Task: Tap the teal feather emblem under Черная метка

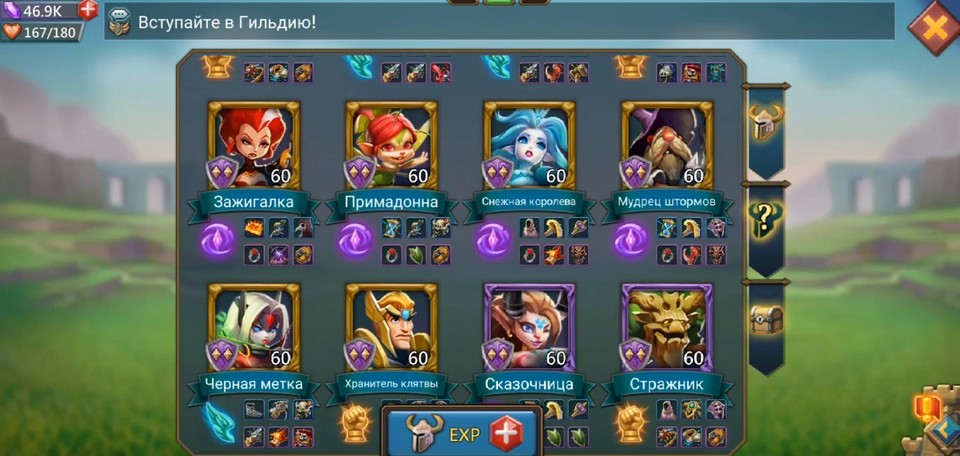Action: click(217, 422)
